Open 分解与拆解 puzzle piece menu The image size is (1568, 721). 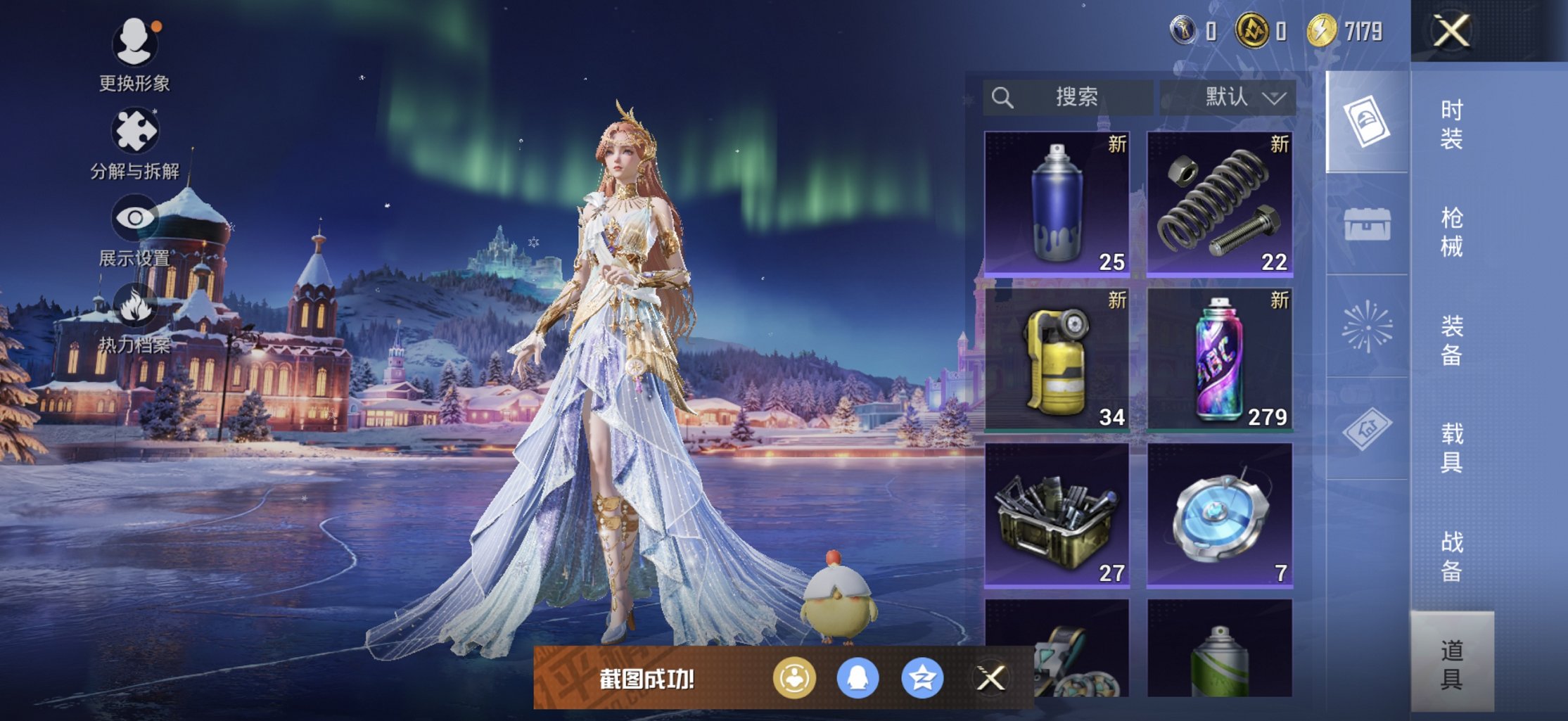134,132
